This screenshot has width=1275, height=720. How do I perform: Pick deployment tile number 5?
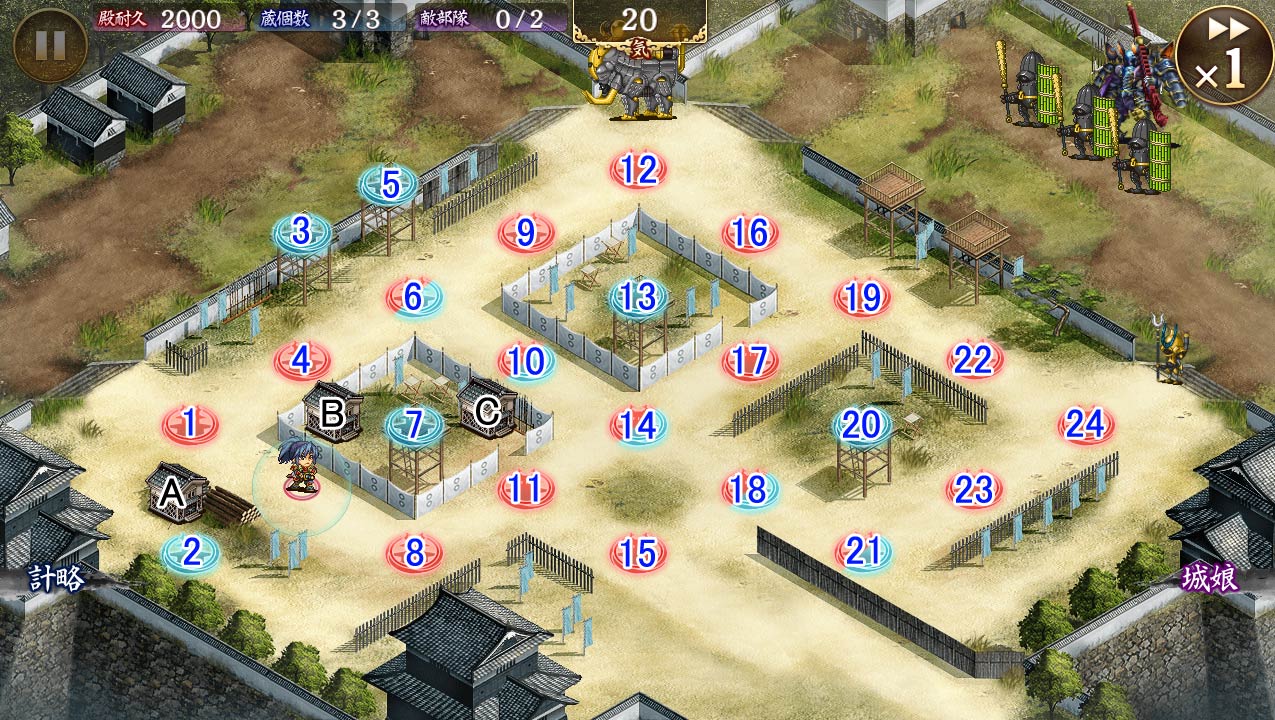[390, 185]
